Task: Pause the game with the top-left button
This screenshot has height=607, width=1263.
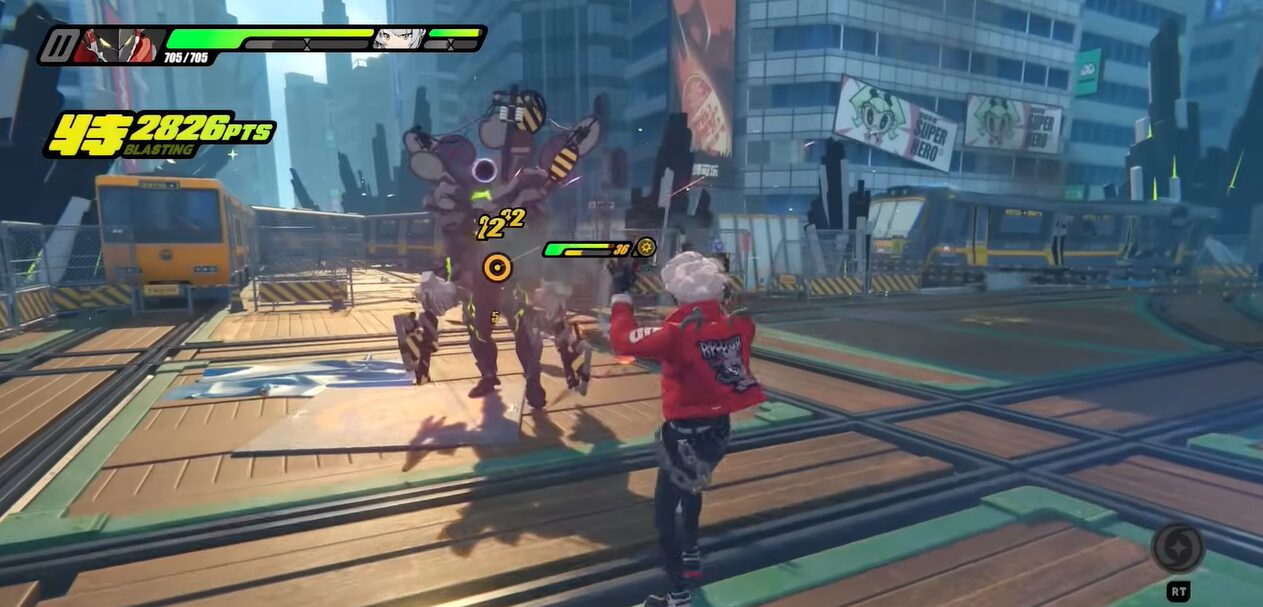Action: [59, 45]
